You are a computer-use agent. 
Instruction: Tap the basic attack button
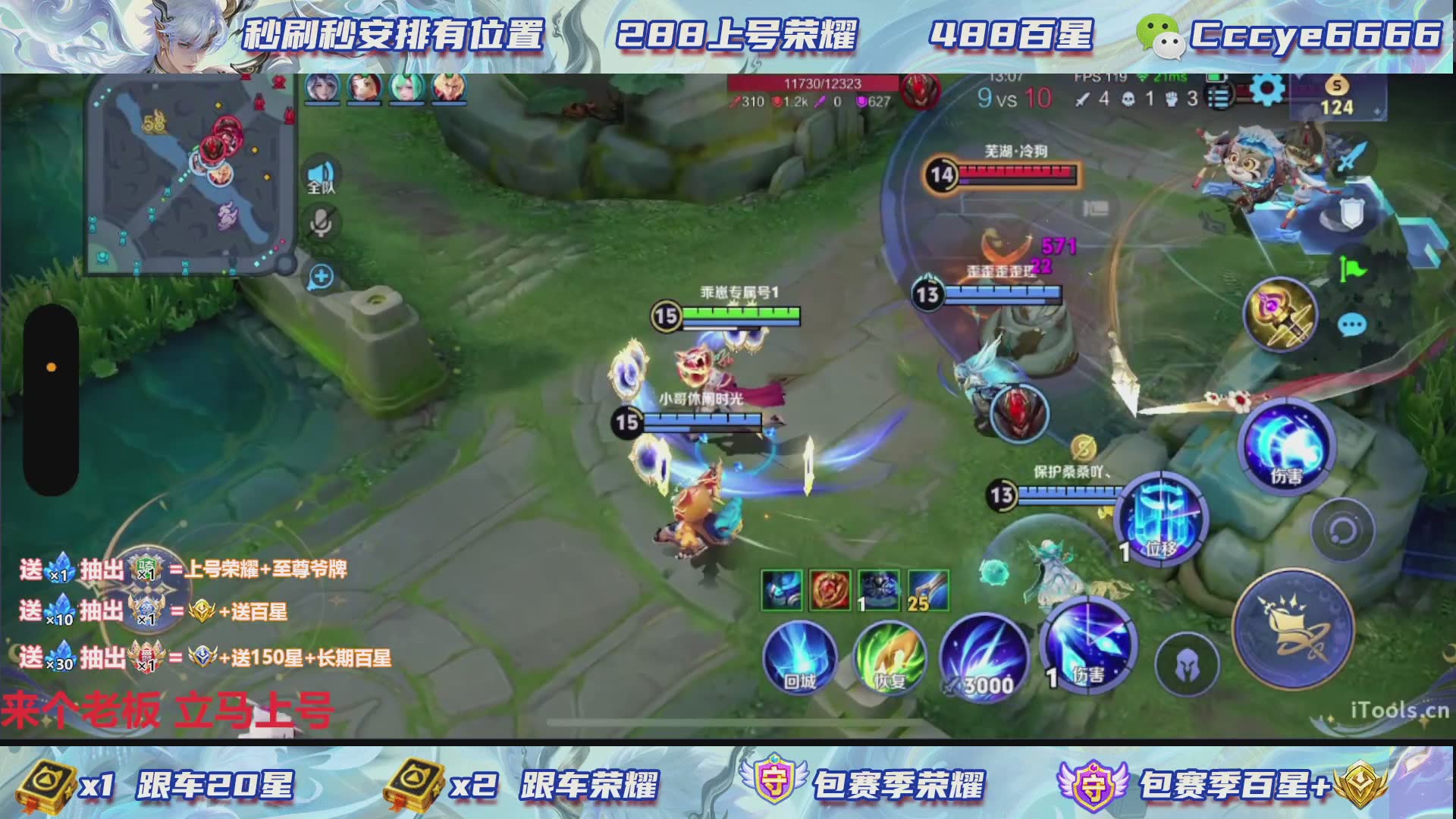coord(1294,629)
